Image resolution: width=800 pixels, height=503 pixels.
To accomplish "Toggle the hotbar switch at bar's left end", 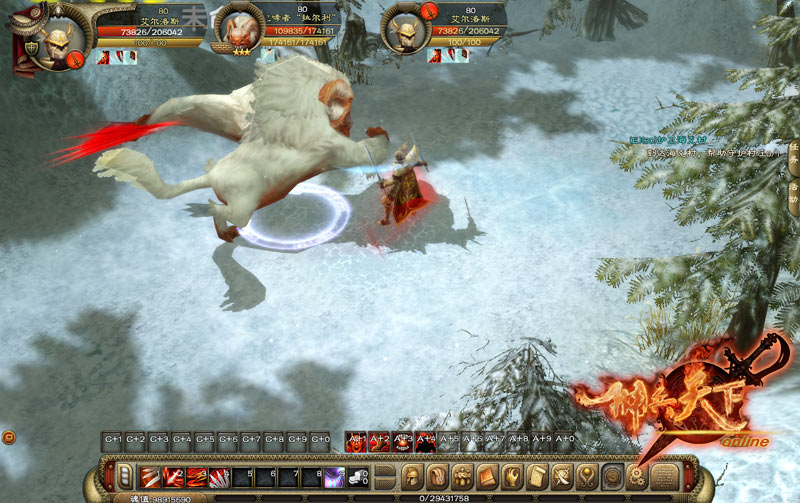I will (x=124, y=477).
